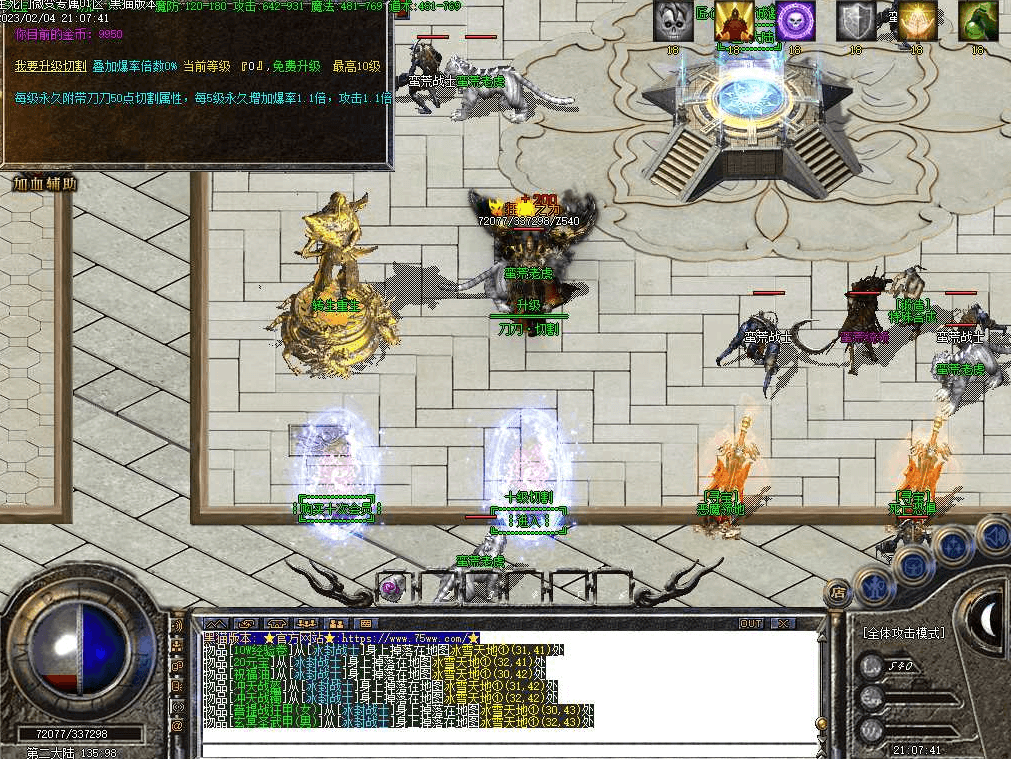Image resolution: width=1011 pixels, height=759 pixels.
Task: Close the chat panel with X button
Action: pyautogui.click(x=783, y=623)
